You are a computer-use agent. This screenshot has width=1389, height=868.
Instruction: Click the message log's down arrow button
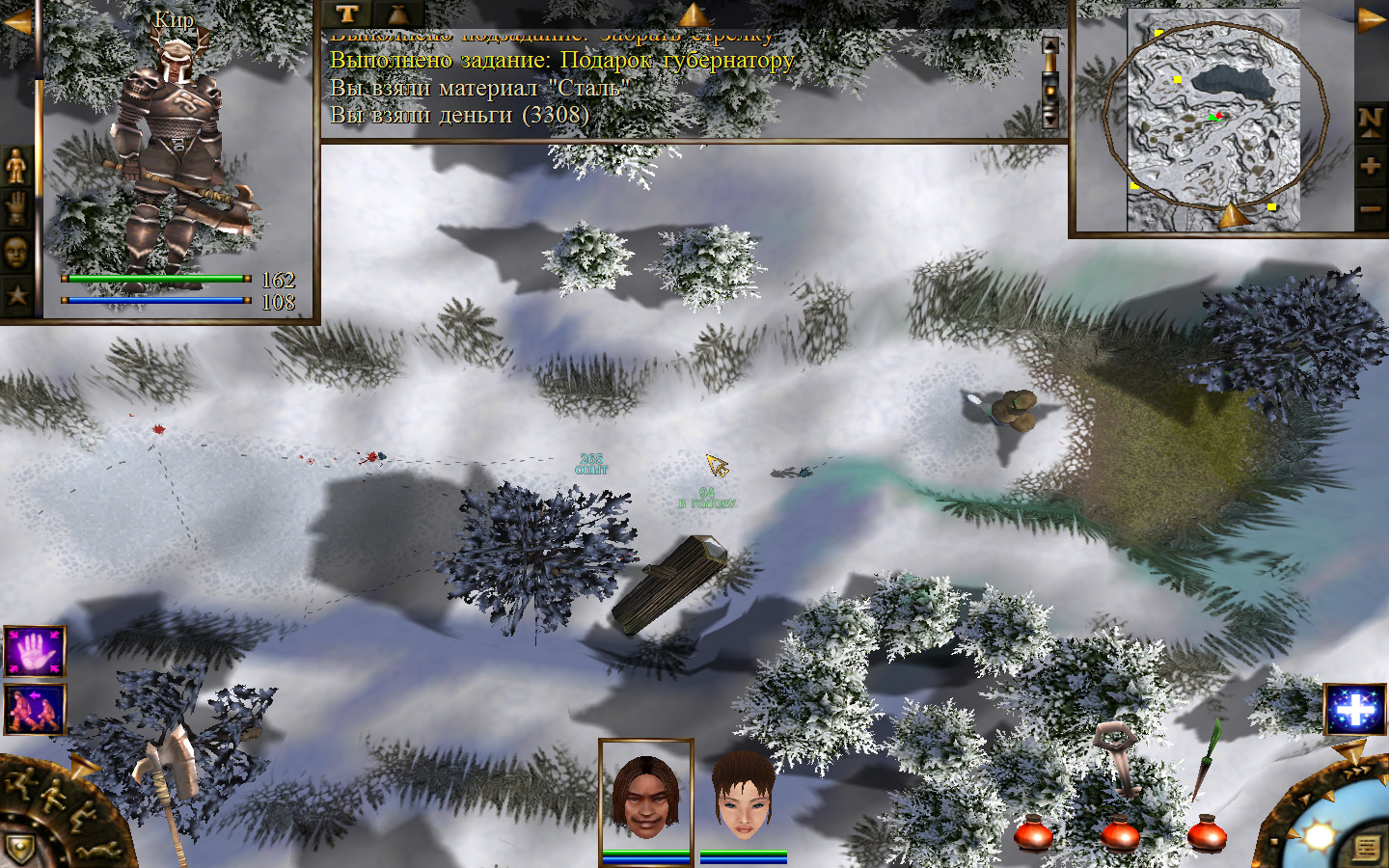tap(1050, 118)
